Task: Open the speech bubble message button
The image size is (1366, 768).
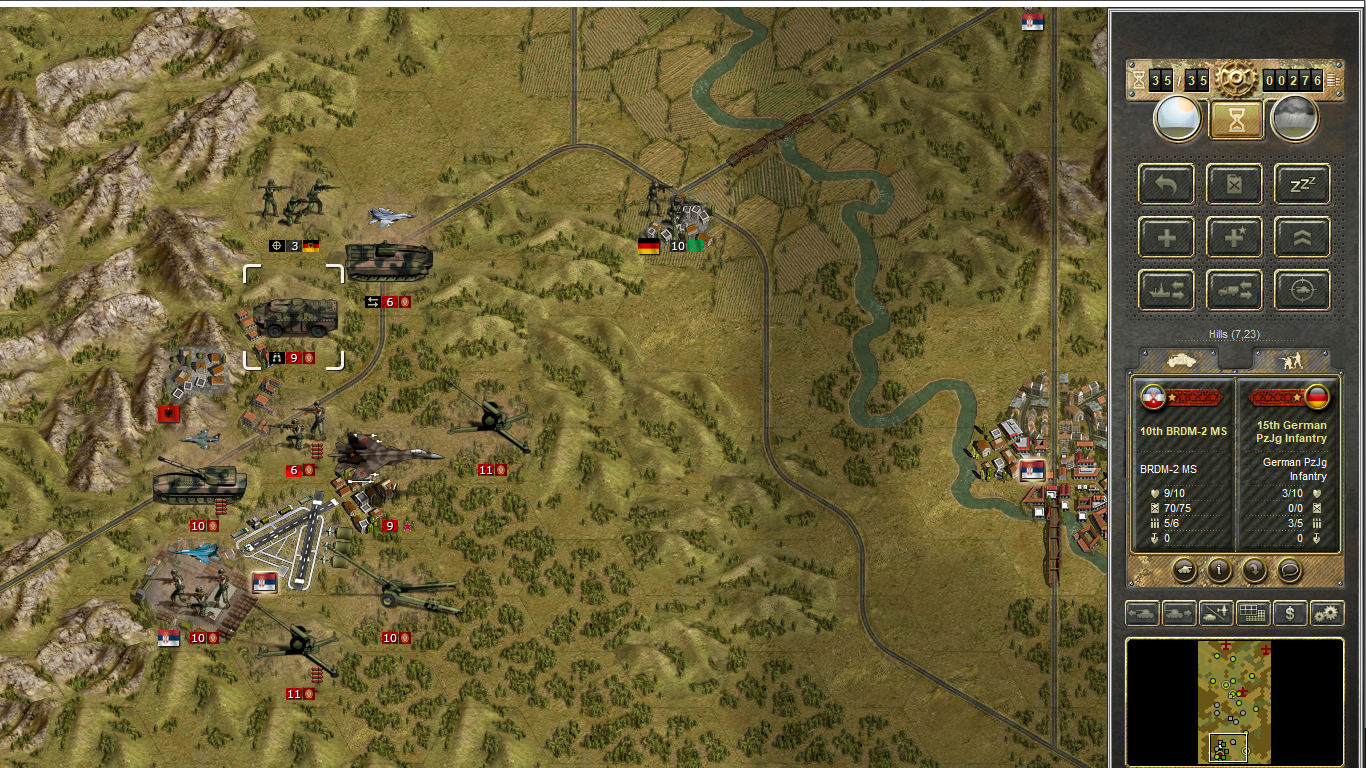Action: click(x=1290, y=570)
